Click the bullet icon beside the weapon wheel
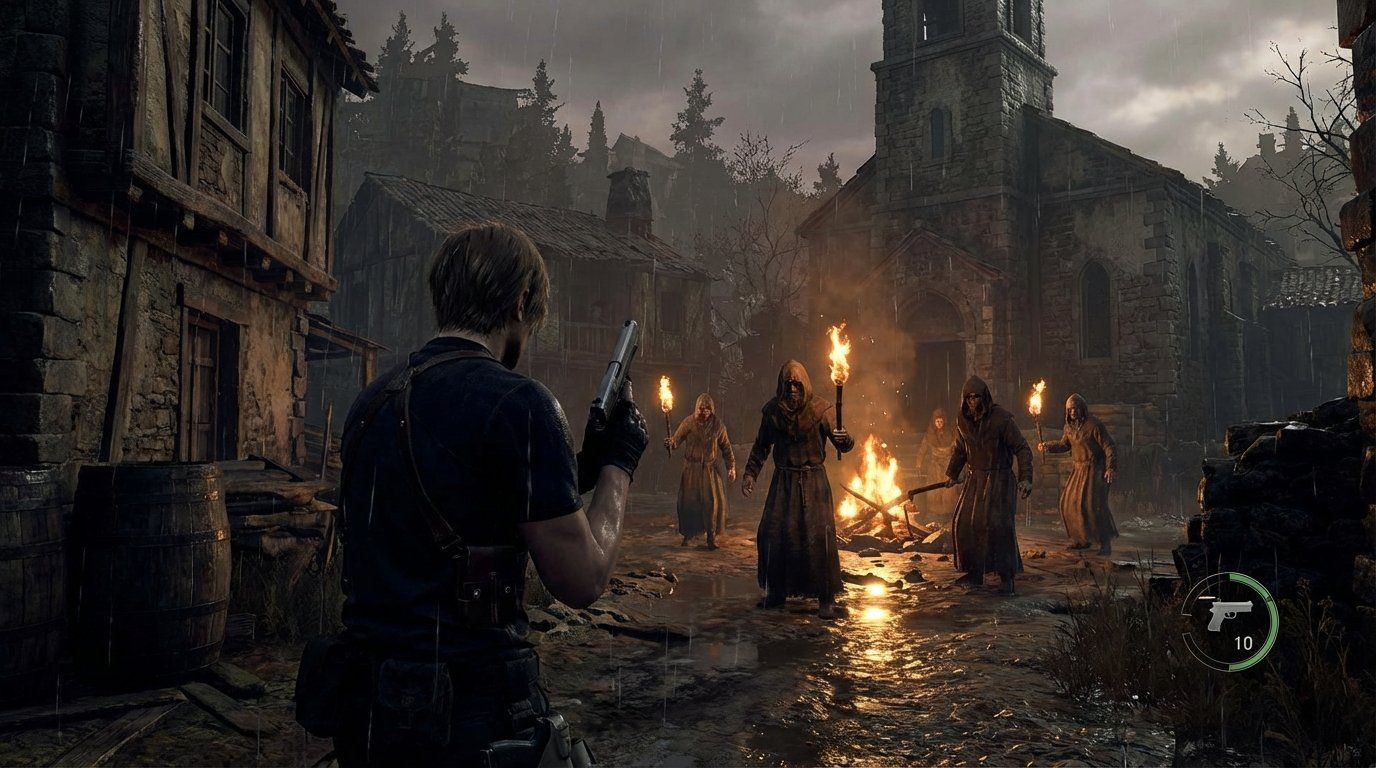 [x=1205, y=597]
